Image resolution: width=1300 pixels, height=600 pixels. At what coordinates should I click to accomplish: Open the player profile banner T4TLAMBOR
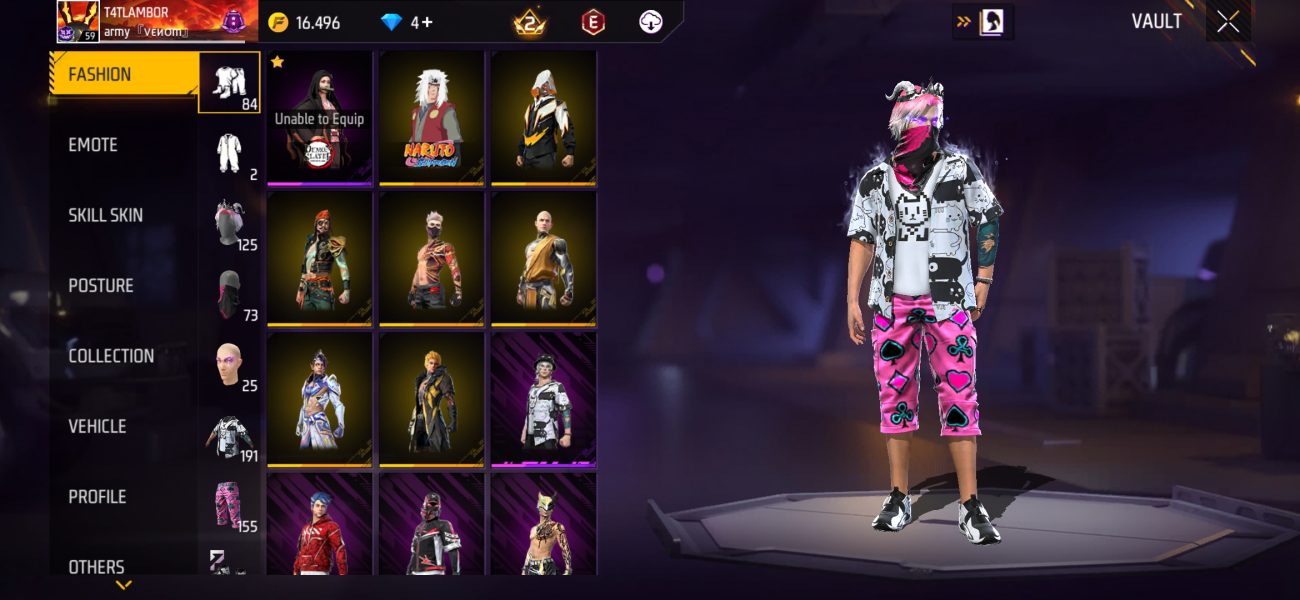tap(150, 22)
